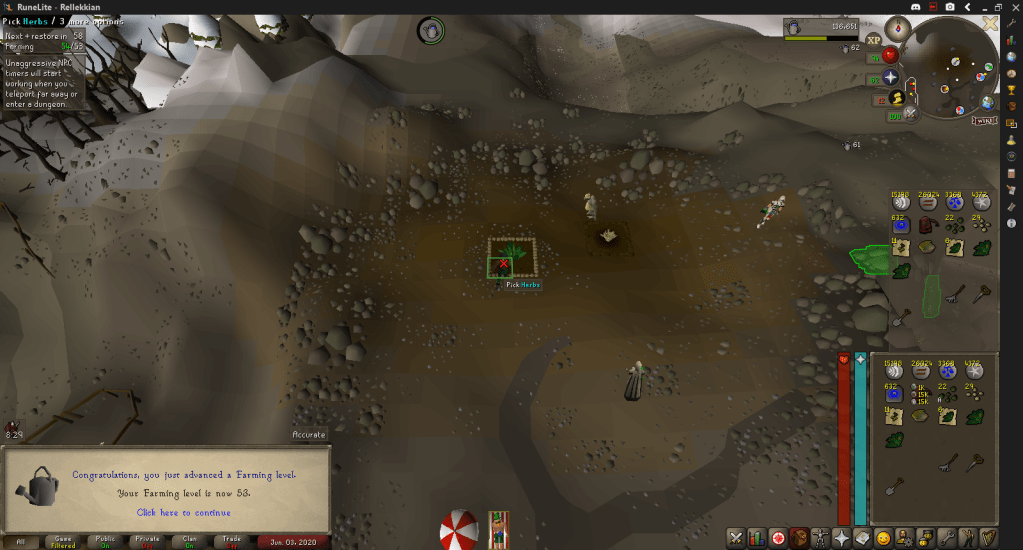Click the Discord icon in the title bar

pyautogui.click(x=915, y=7)
